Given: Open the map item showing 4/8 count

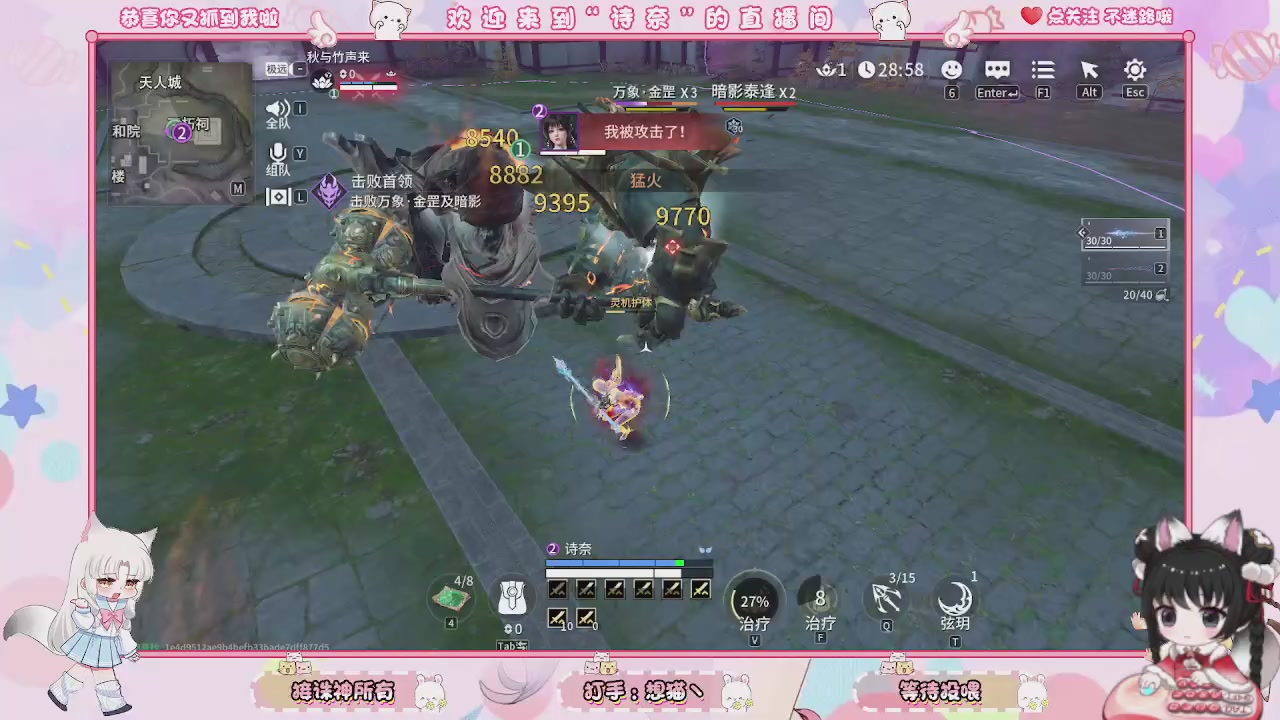Looking at the screenshot, I should click(451, 598).
